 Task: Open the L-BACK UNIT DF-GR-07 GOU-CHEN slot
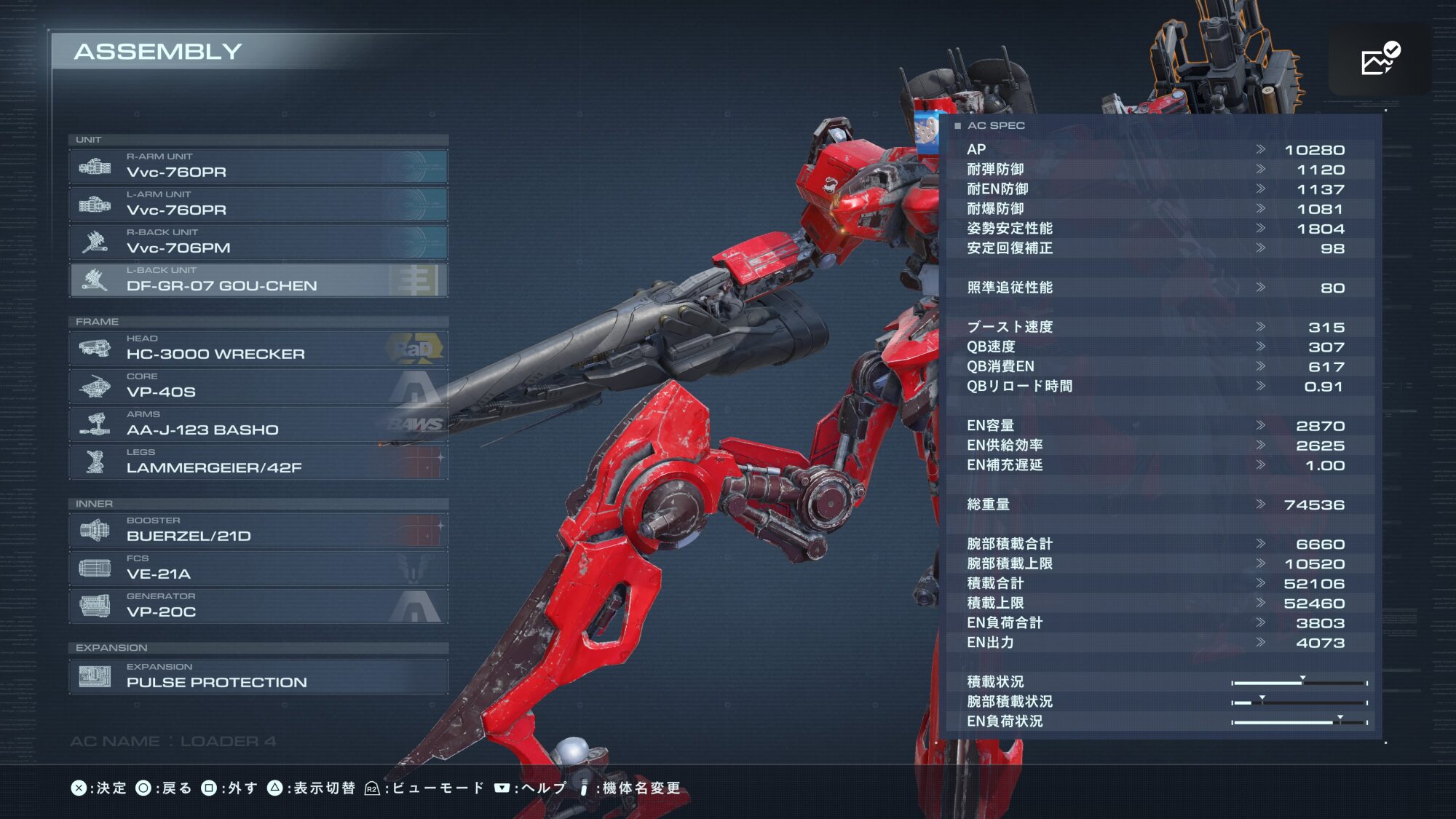[258, 280]
